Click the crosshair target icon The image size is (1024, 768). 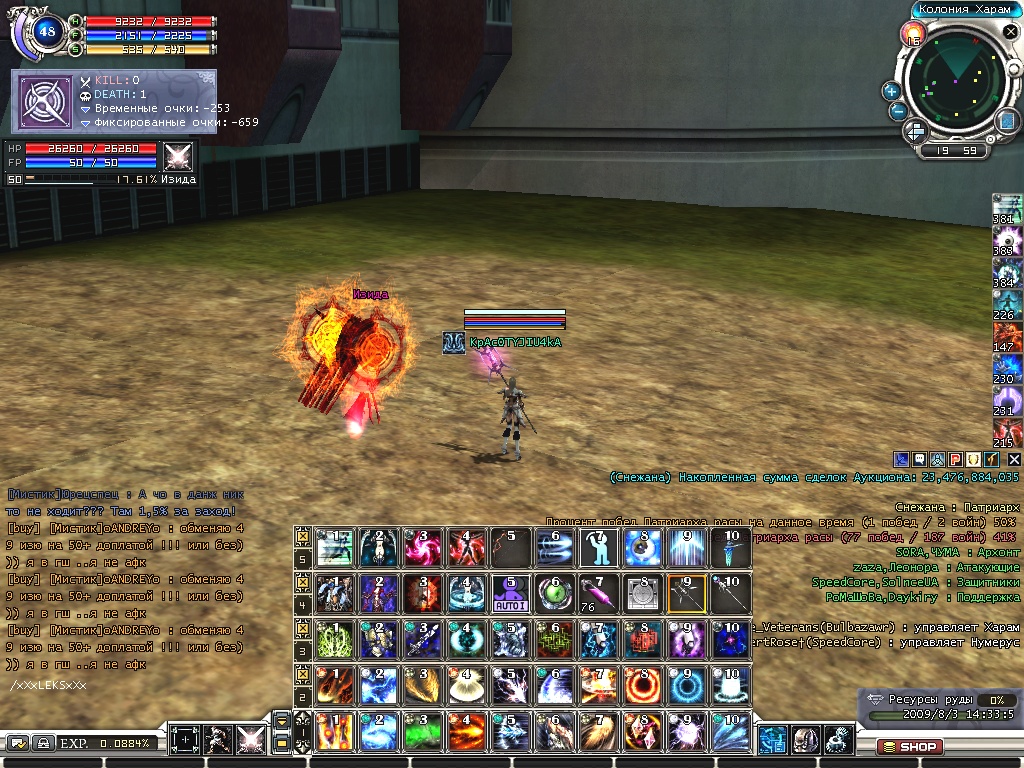(185, 741)
